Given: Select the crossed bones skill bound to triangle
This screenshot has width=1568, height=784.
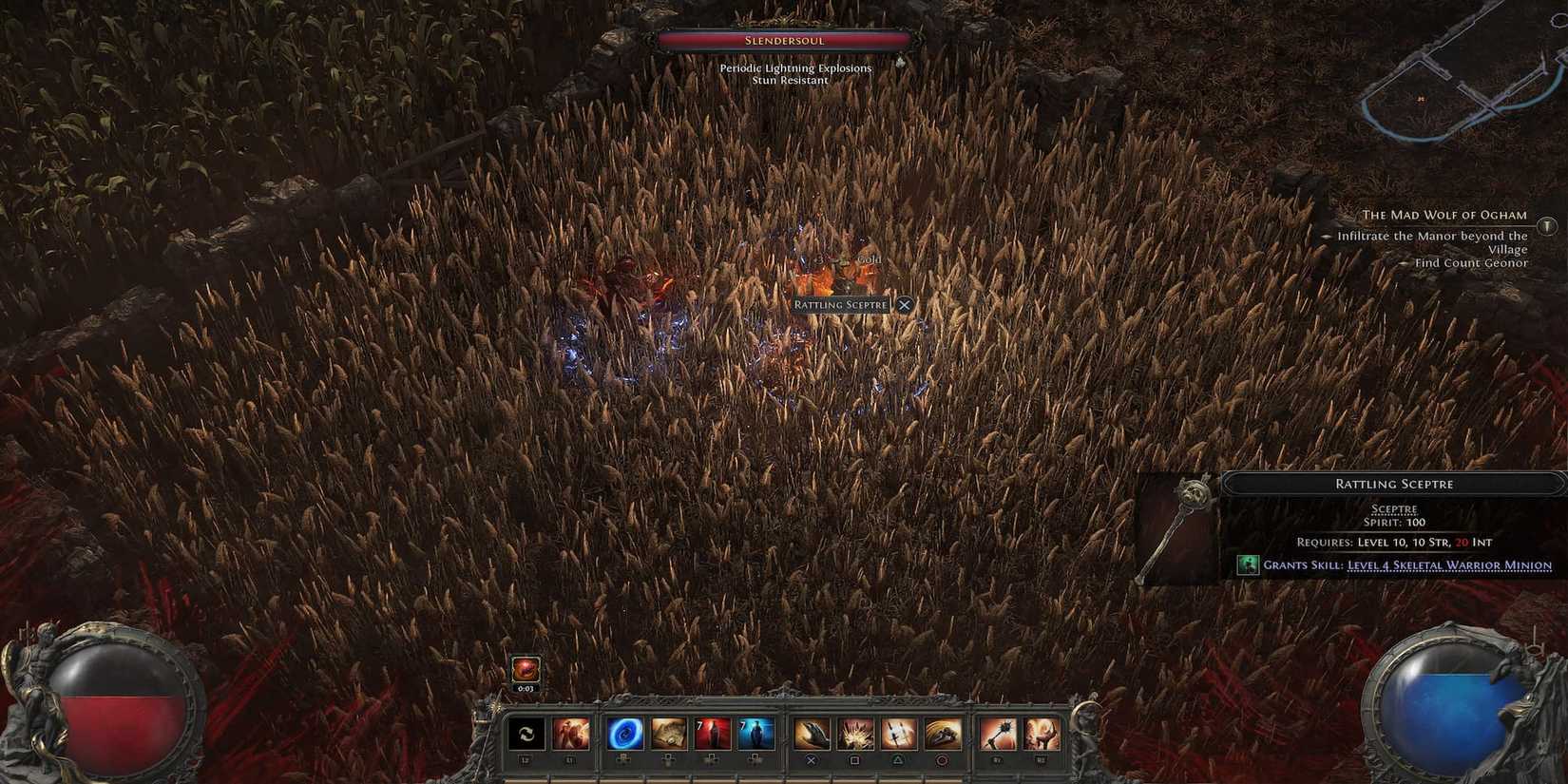Looking at the screenshot, I should pyautogui.click(x=899, y=732).
